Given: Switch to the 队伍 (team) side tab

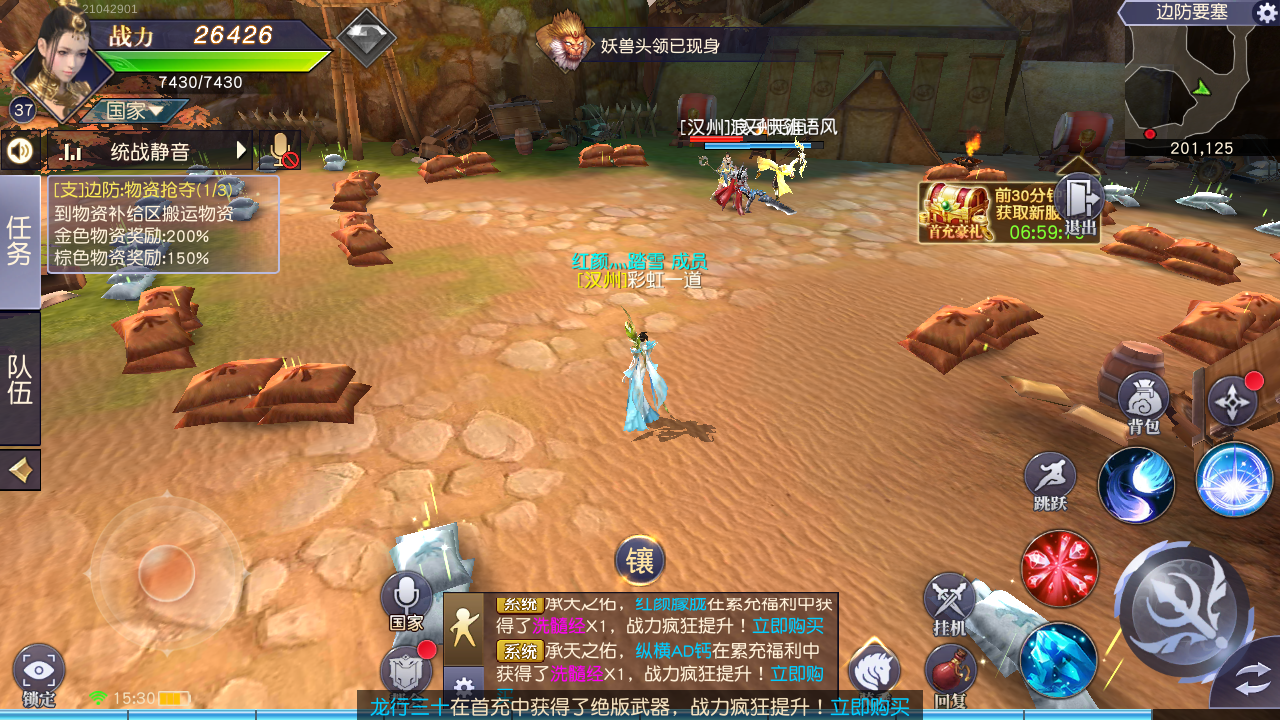Looking at the screenshot, I should click(x=20, y=379).
